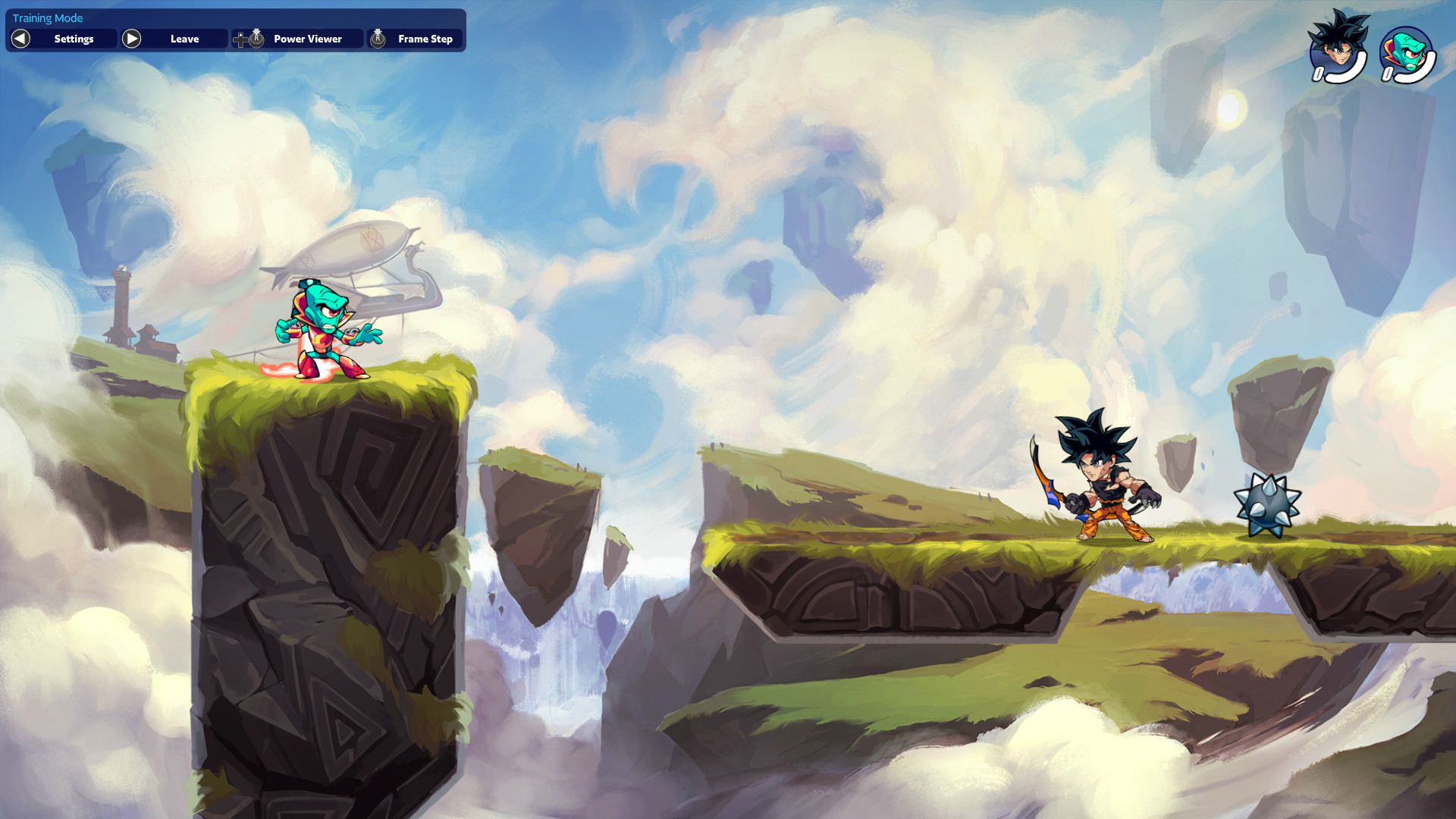The width and height of the screenshot is (1456, 819).
Task: Click the spiked mine on the grass
Action: 1267,507
